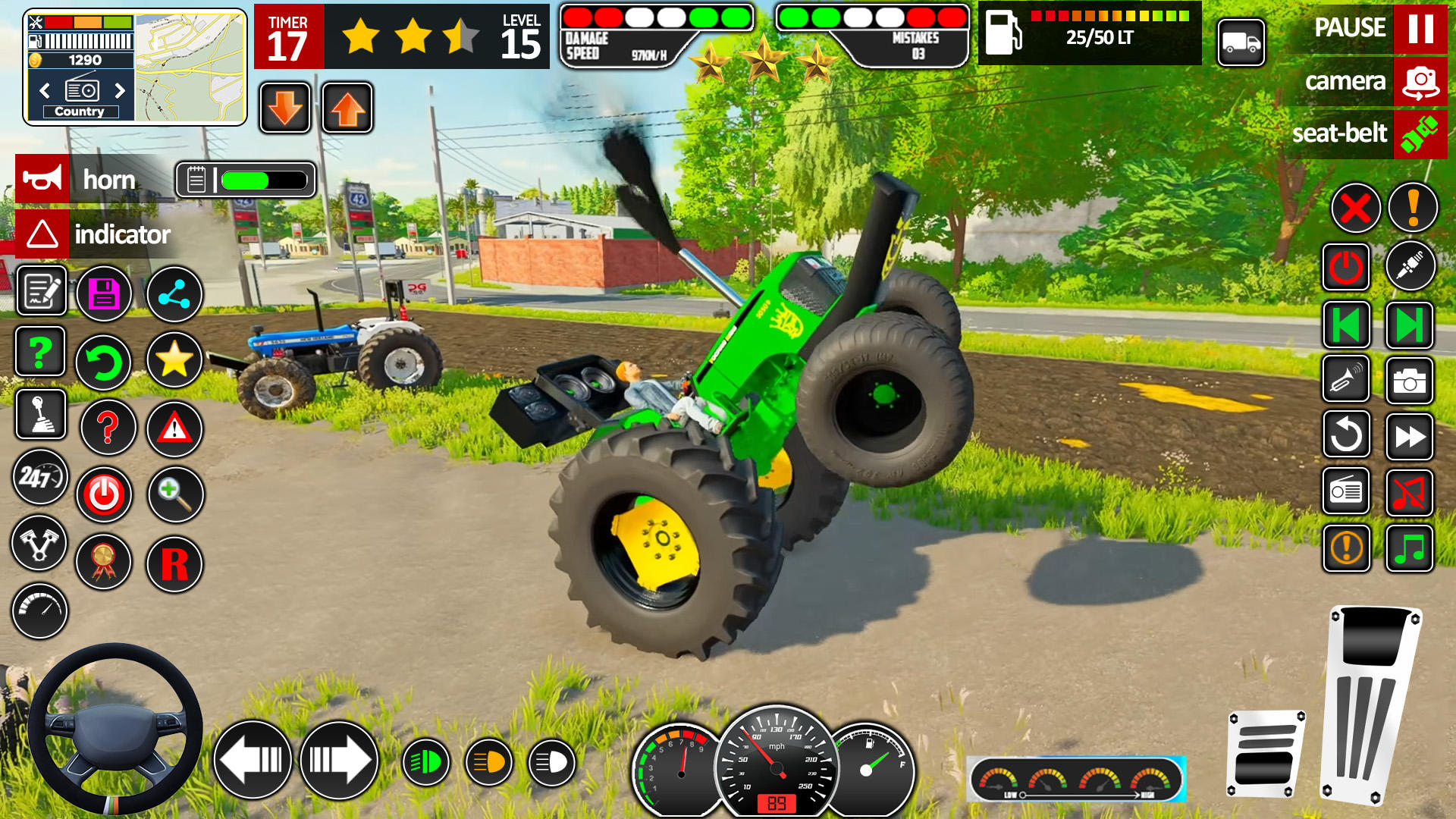Honk the horn button
The image size is (1456, 819).
point(42,179)
